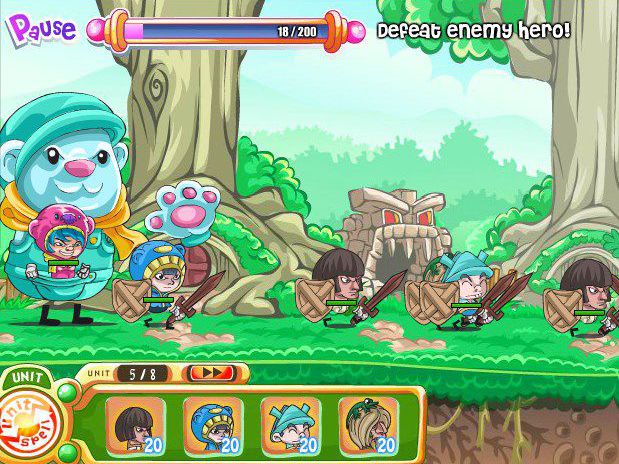Deploy the blue-helmet knight unit
This screenshot has height=464, width=619.
pyautogui.click(x=212, y=425)
